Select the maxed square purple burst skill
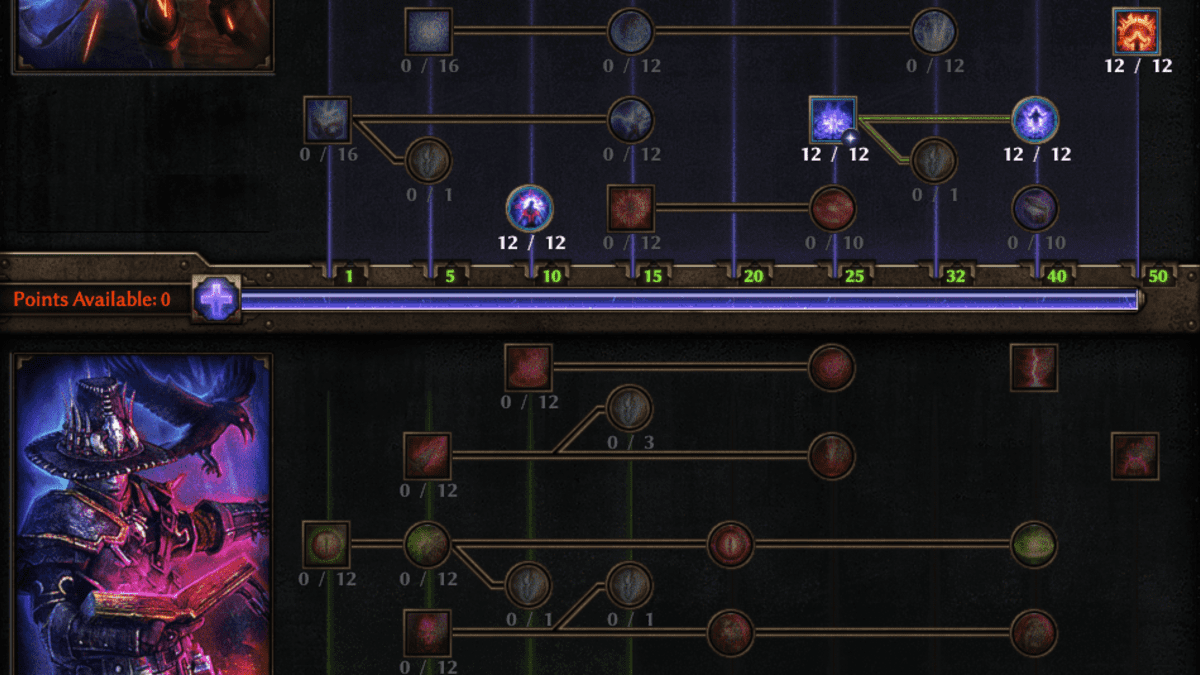Screen dimensions: 1200x675 point(833,120)
